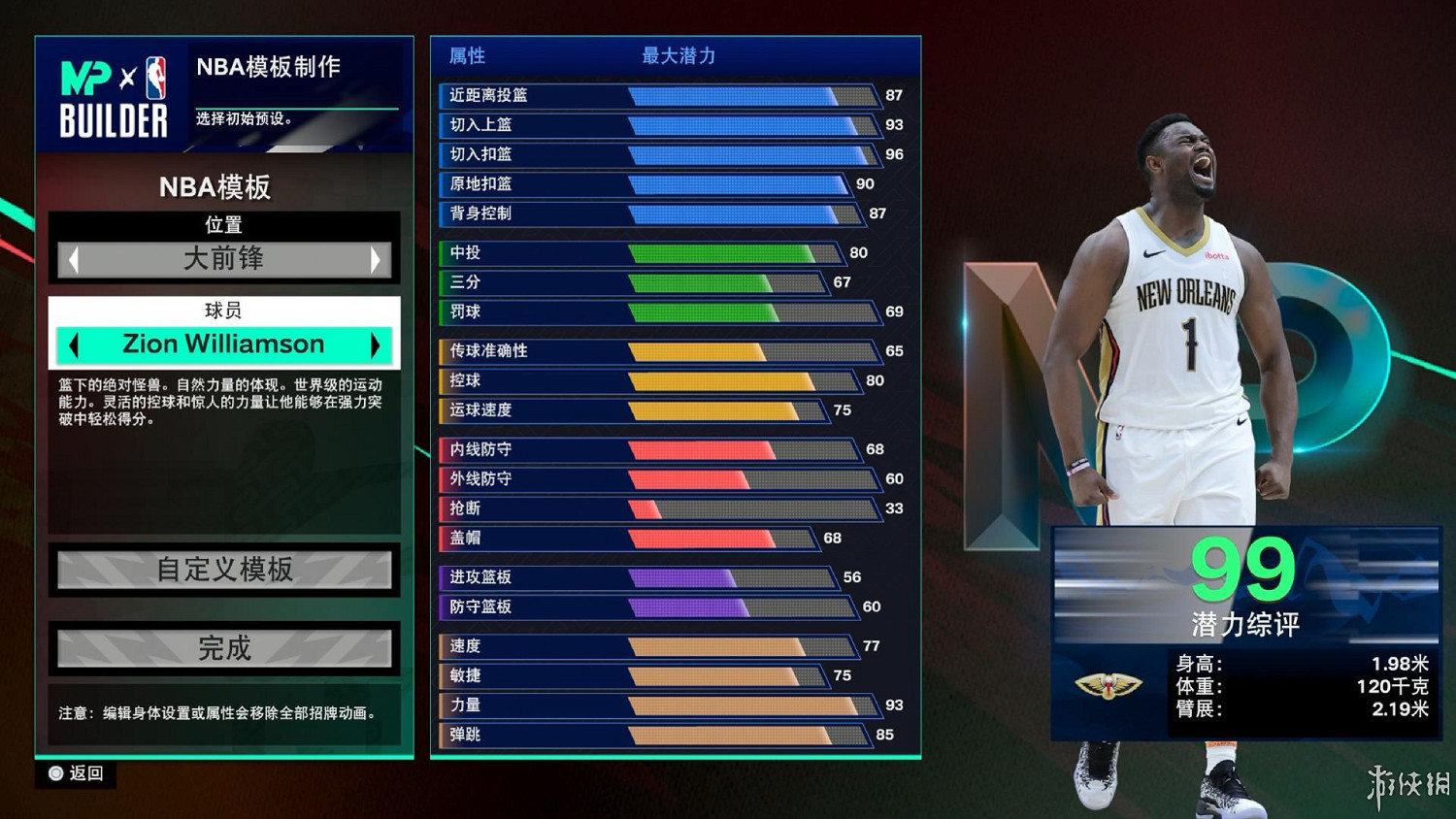Screen dimensions: 1456x819
Task: Click the 最大潜力 header
Action: pos(678,56)
